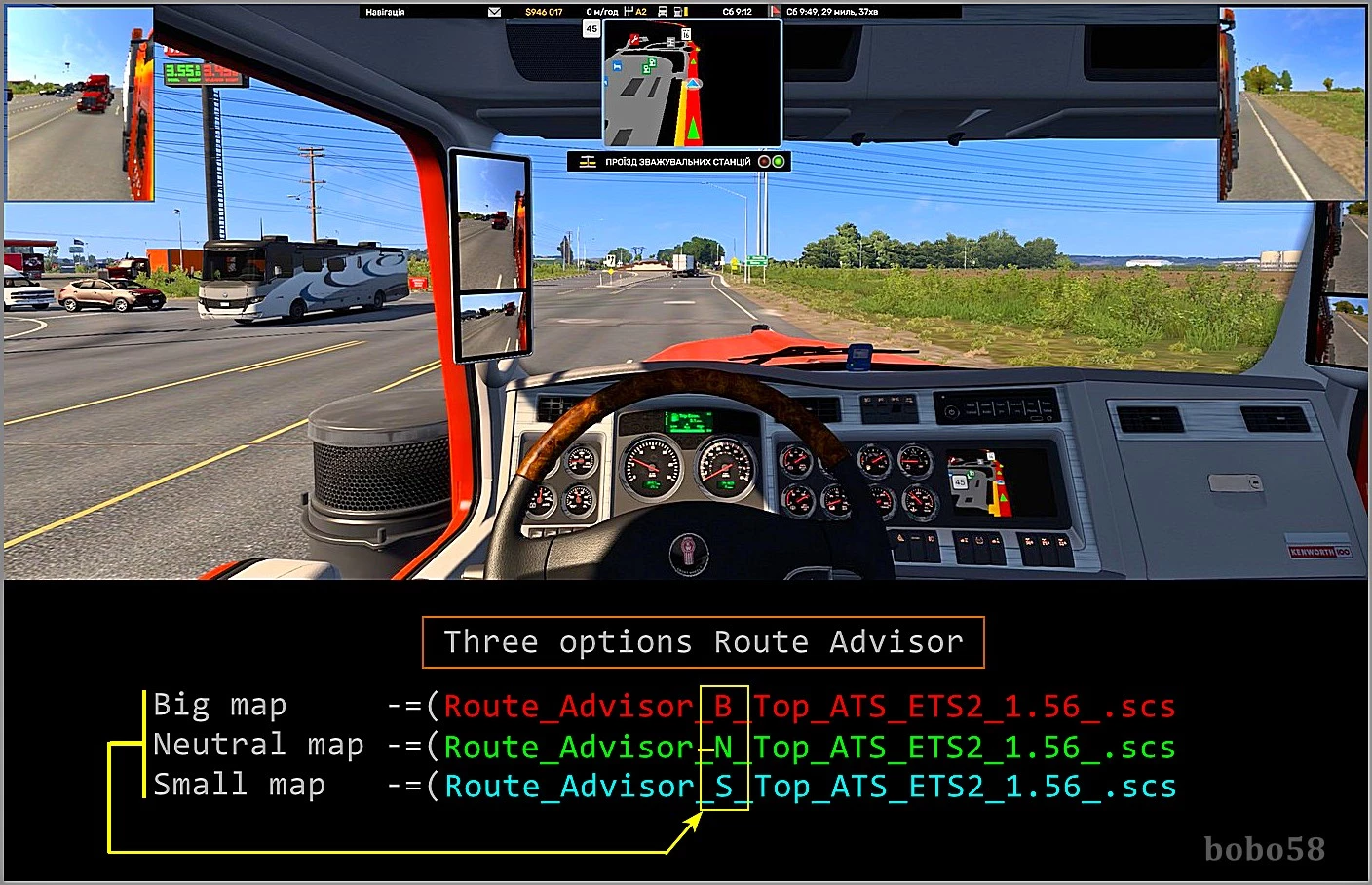Click the mail envelope icon in the top bar

click(x=494, y=11)
